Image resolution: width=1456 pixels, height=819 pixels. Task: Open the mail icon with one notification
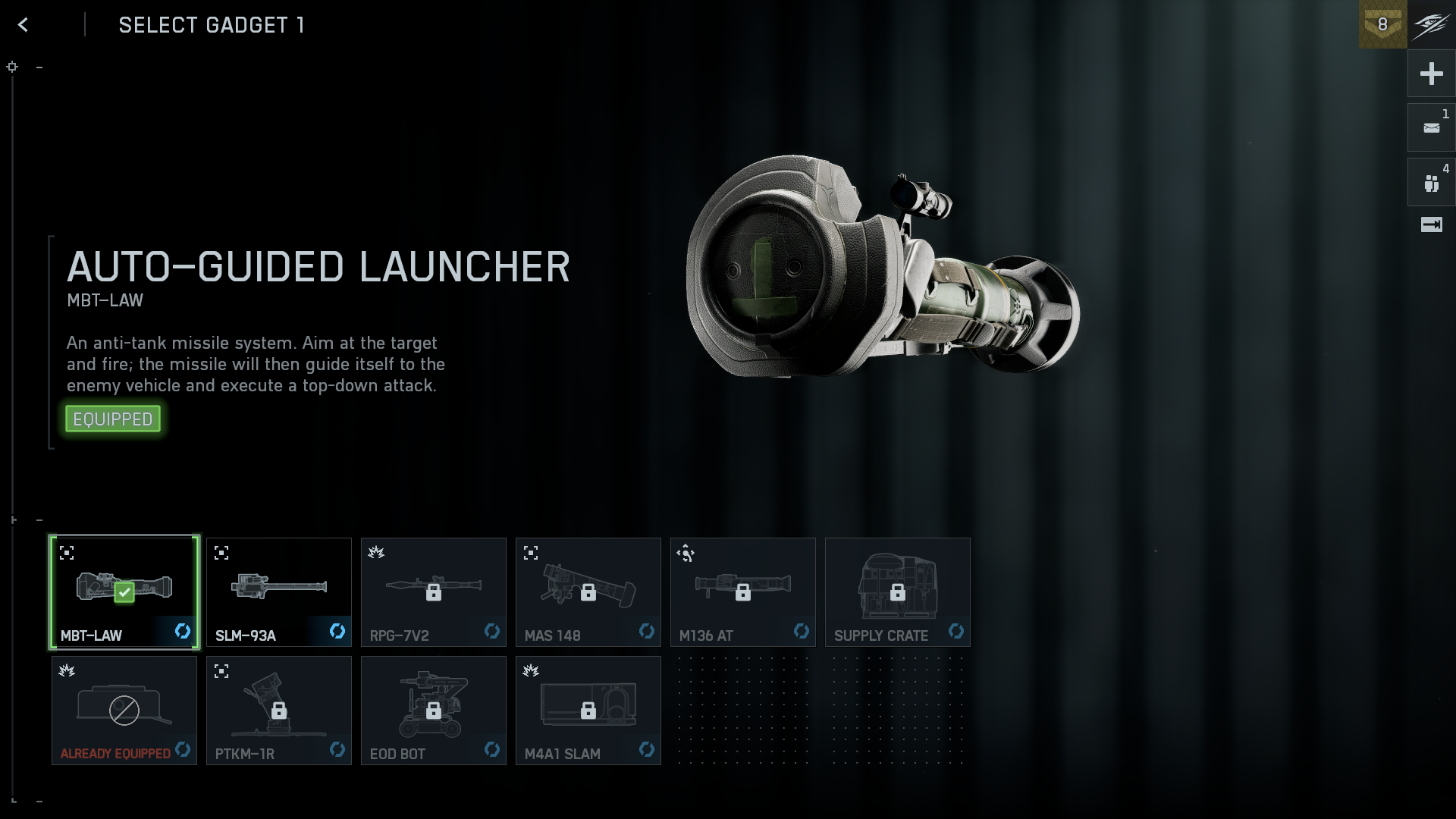[x=1431, y=128]
